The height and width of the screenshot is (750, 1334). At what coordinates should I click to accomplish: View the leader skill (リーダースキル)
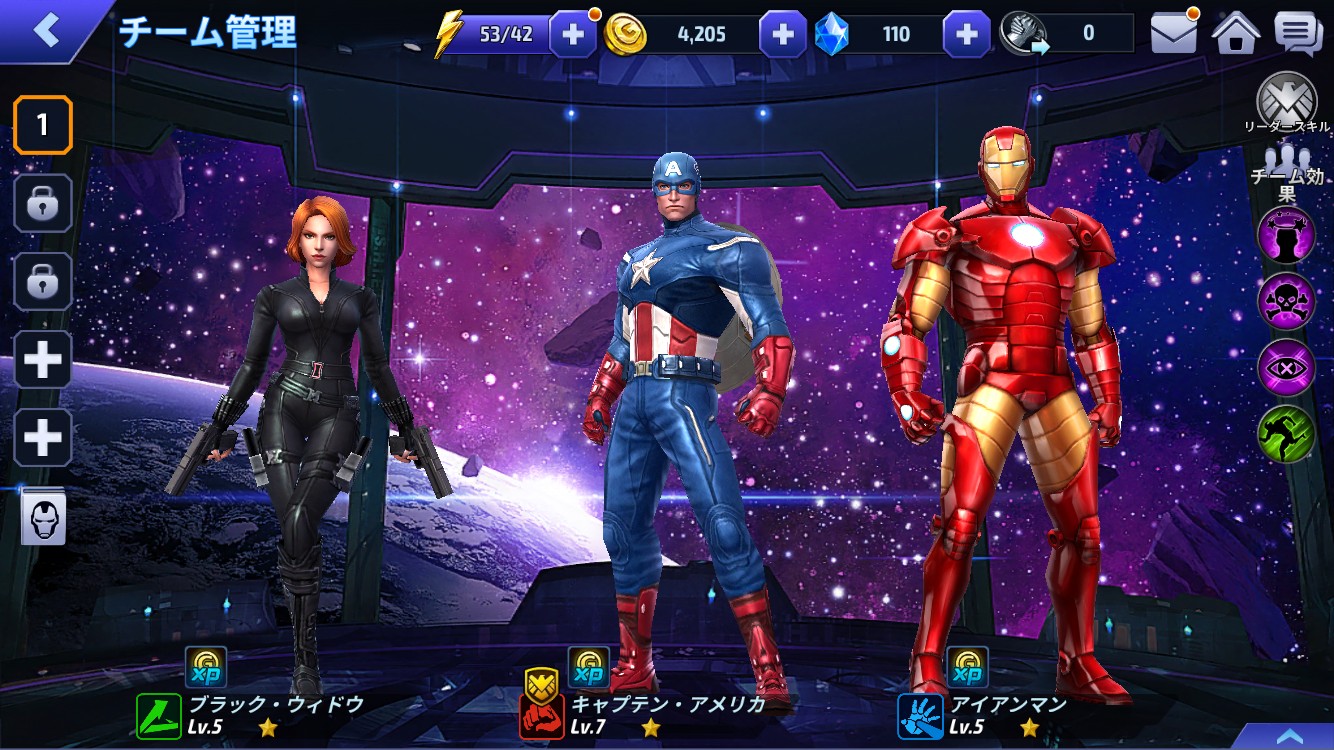(x=1286, y=102)
